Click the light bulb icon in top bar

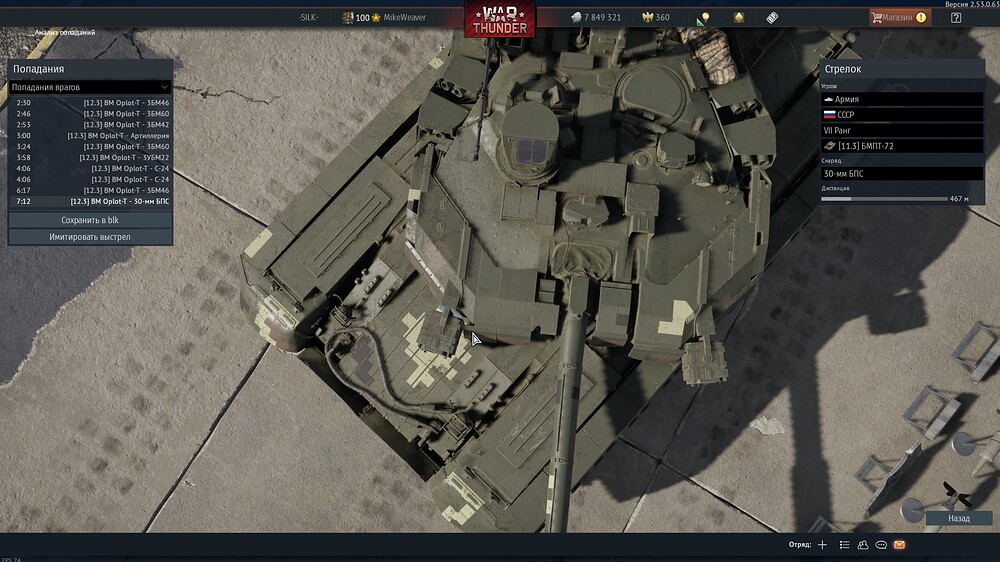click(704, 17)
